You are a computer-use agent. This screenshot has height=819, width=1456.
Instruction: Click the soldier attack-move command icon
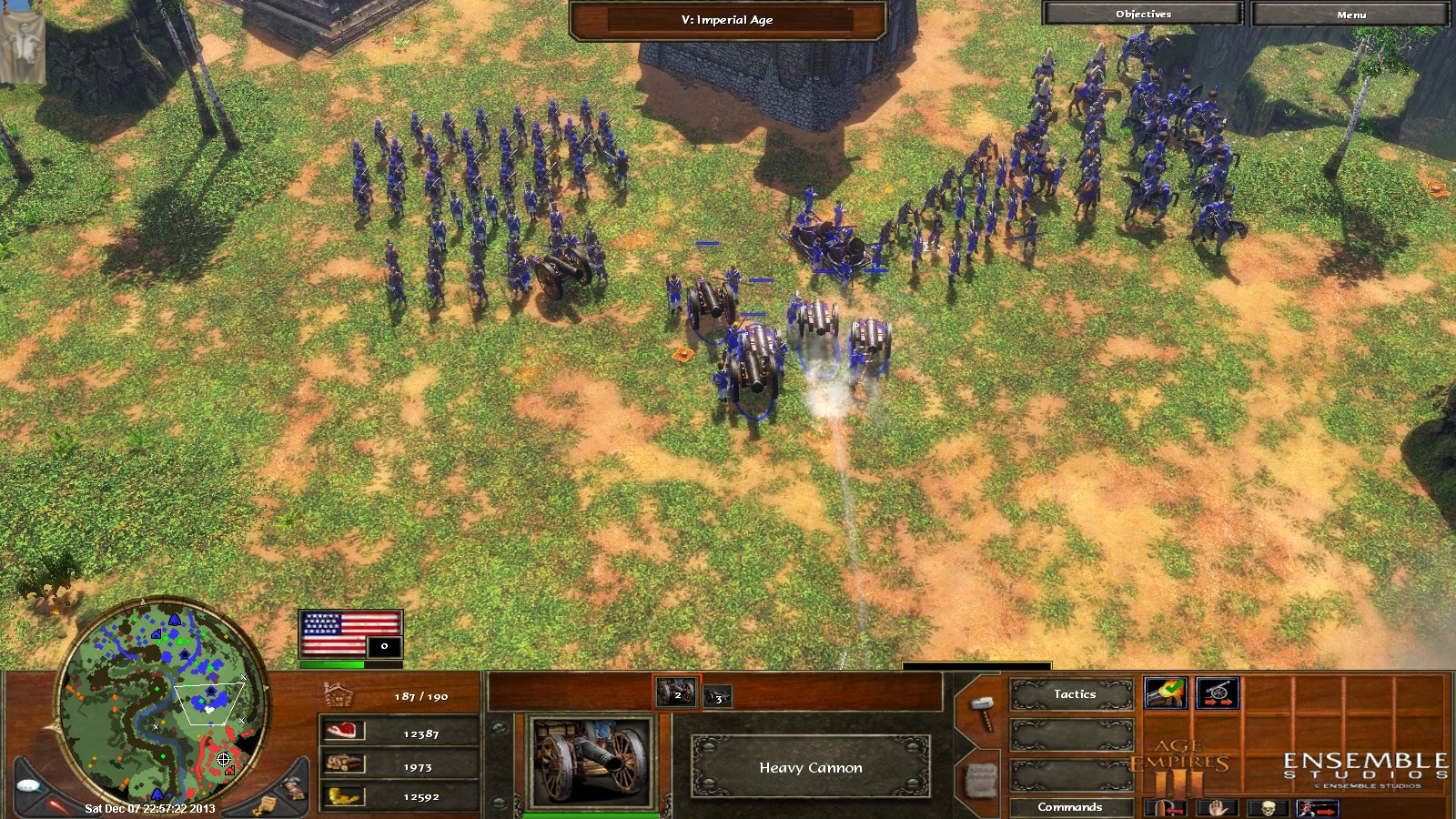[x=1315, y=808]
